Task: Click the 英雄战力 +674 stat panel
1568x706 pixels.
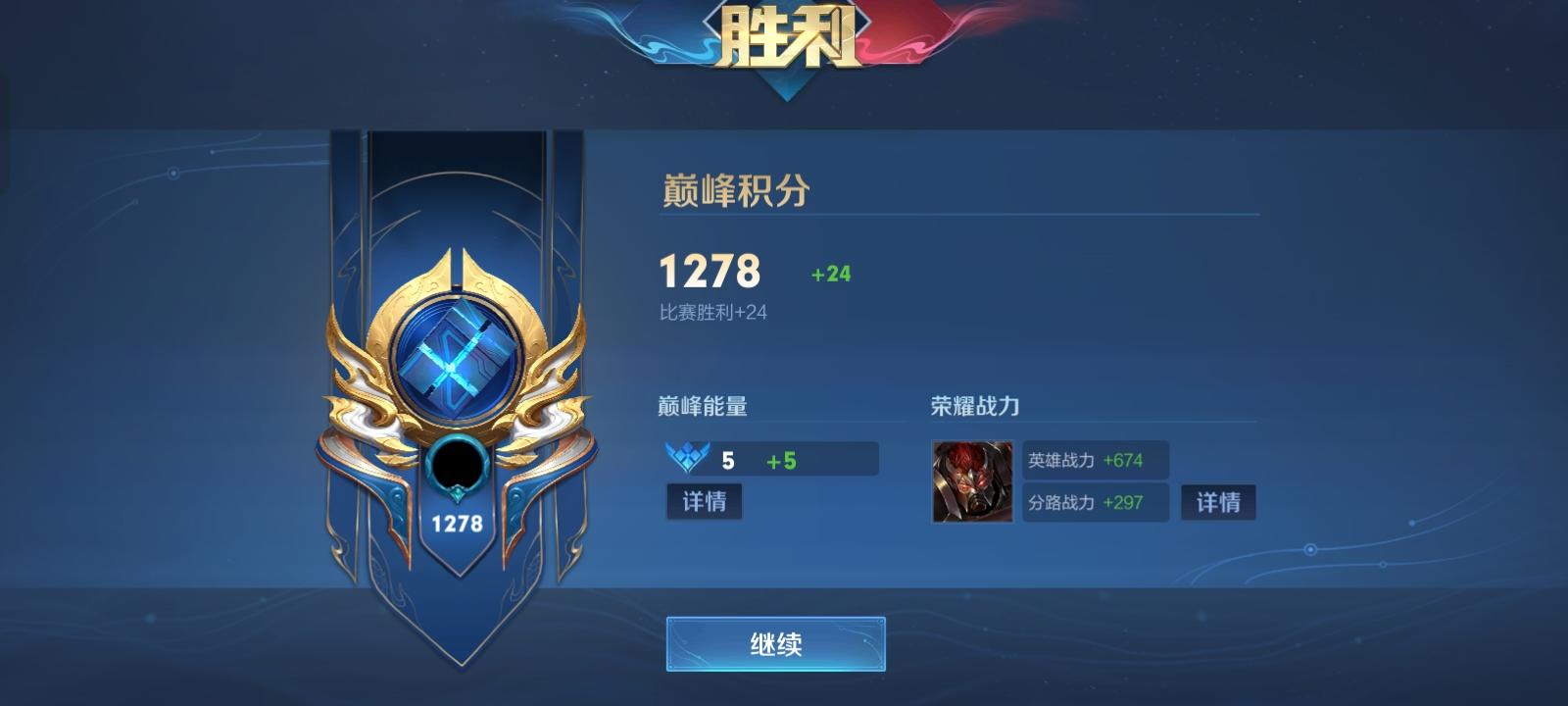Action: pyautogui.click(x=1095, y=459)
